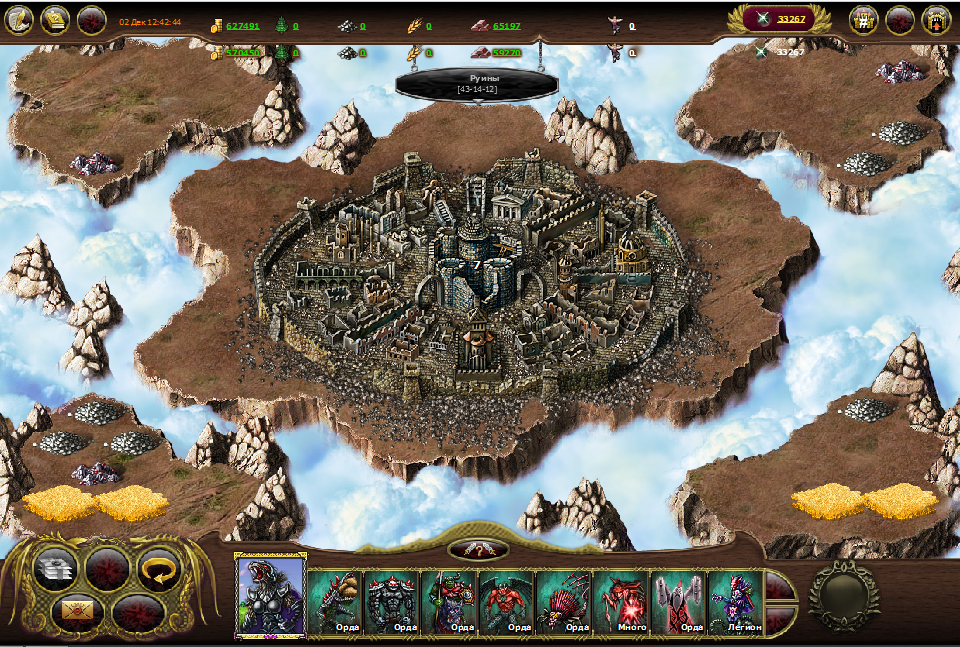Click the castle gate with arrow button
Viewport: 960px width, 647px height.
point(936,19)
